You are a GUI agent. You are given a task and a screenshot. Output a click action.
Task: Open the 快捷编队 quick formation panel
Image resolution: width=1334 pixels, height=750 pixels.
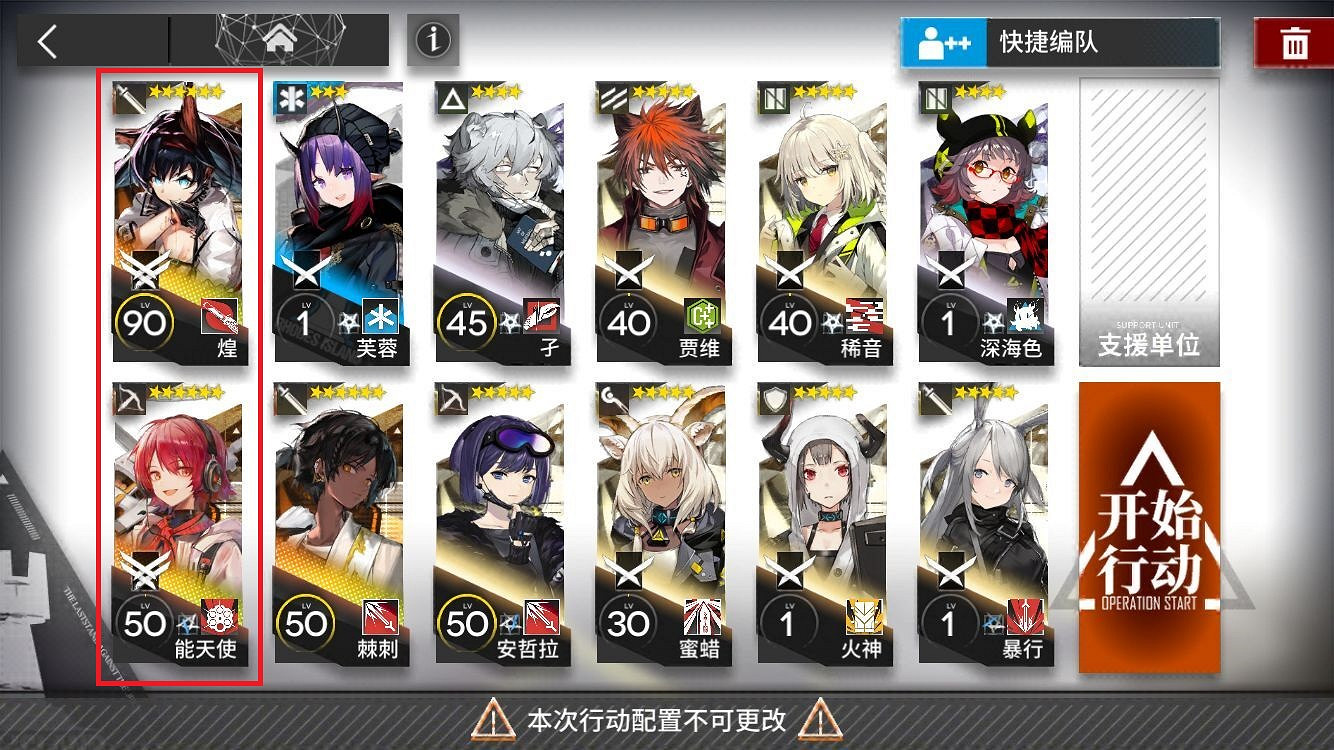[x=1059, y=43]
